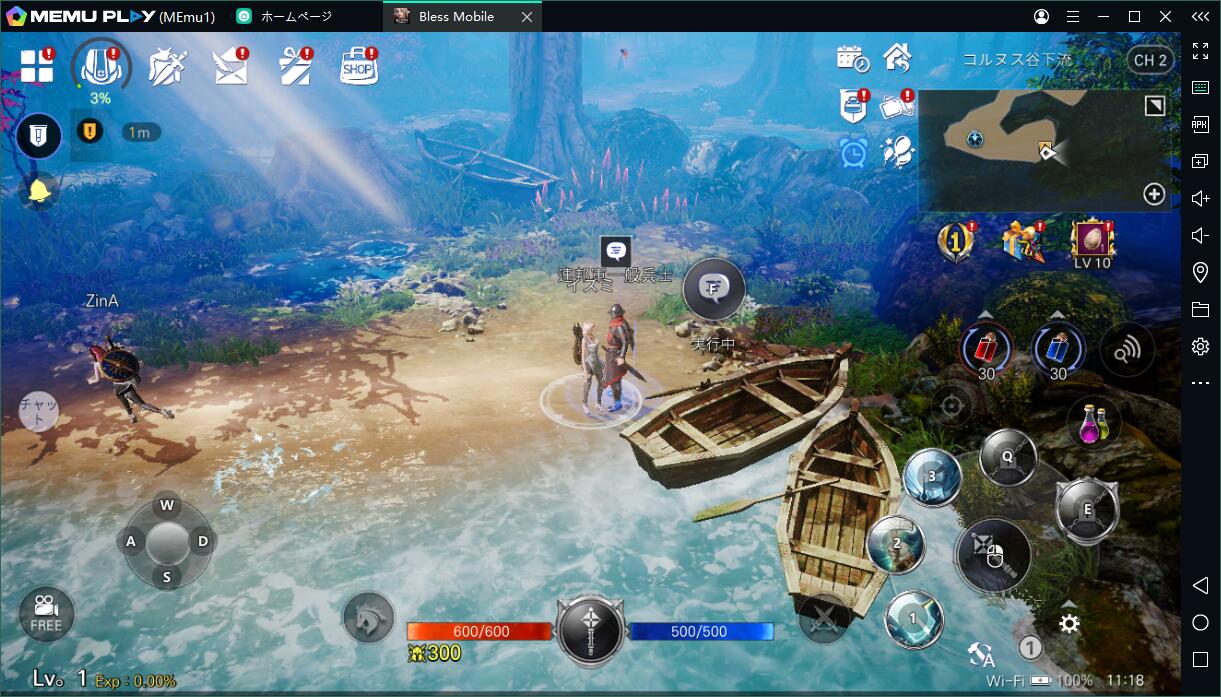The width and height of the screenshot is (1221, 697).
Task: Open the chat bubble button
Action: [39, 409]
